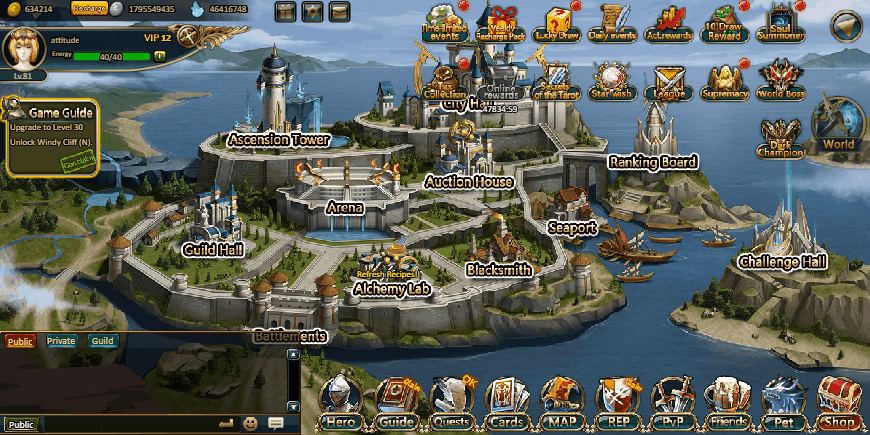Open the PvP menu
Viewport: 870px width, 435px height.
click(673, 404)
